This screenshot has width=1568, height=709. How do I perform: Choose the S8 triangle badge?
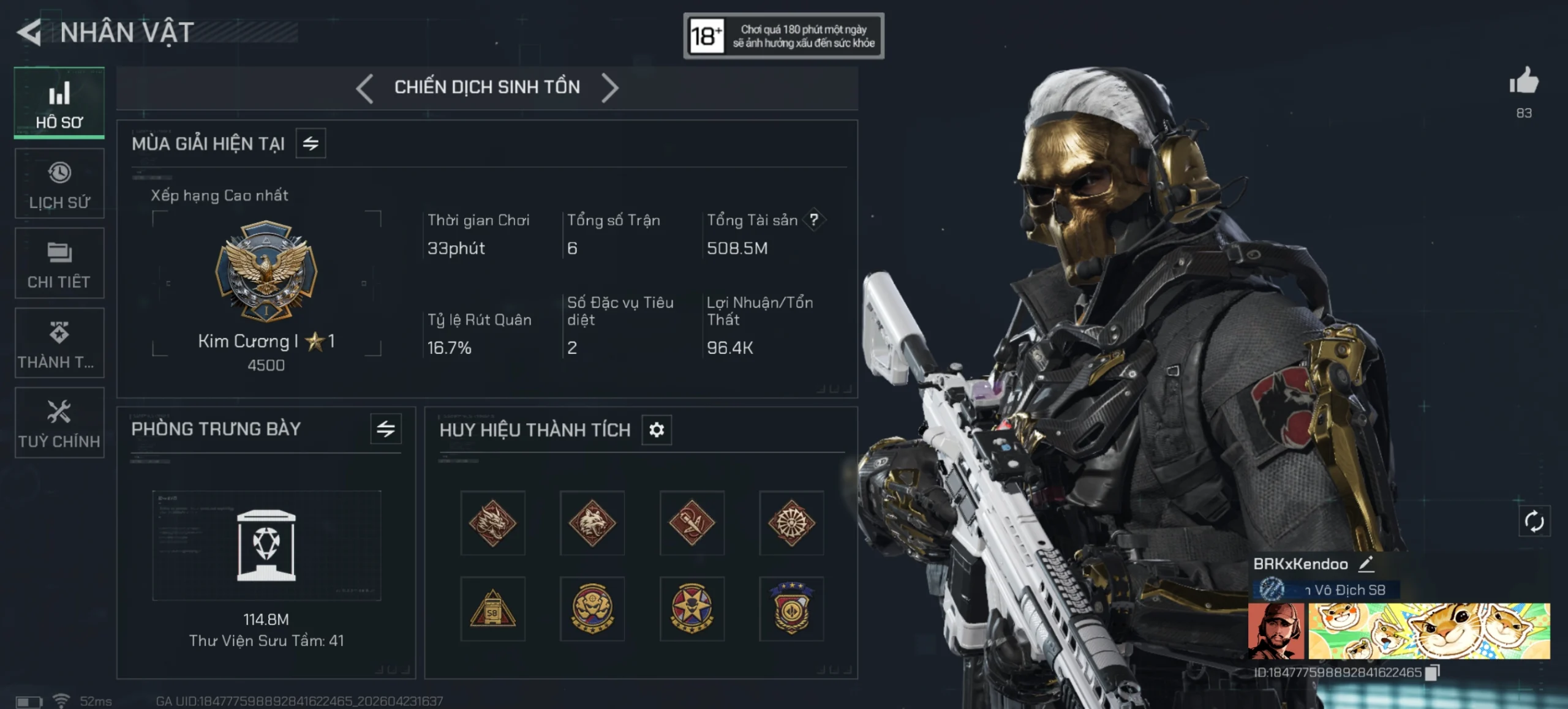tap(493, 609)
